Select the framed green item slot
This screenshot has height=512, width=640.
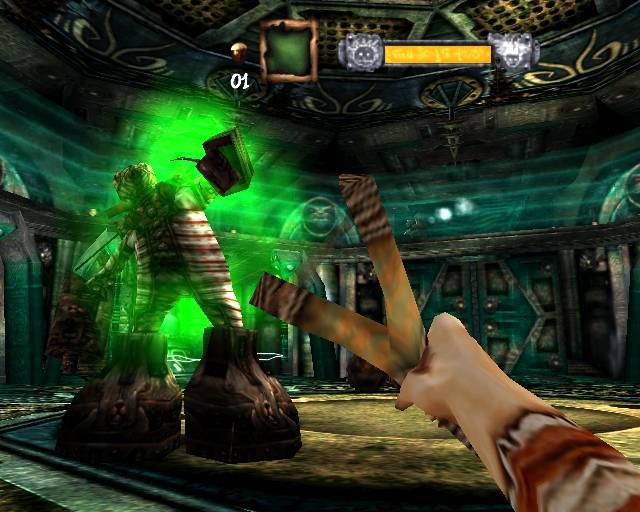[288, 50]
